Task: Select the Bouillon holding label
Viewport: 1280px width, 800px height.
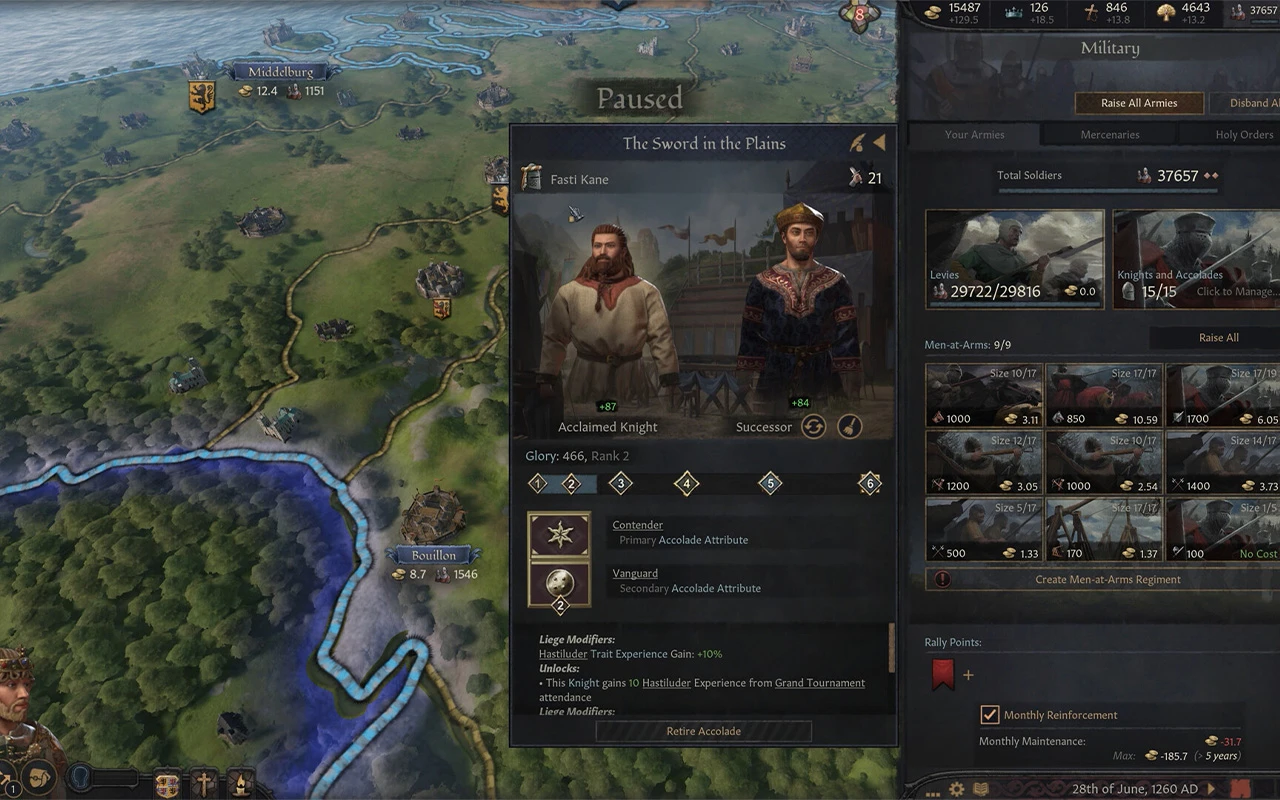Action: (434, 555)
